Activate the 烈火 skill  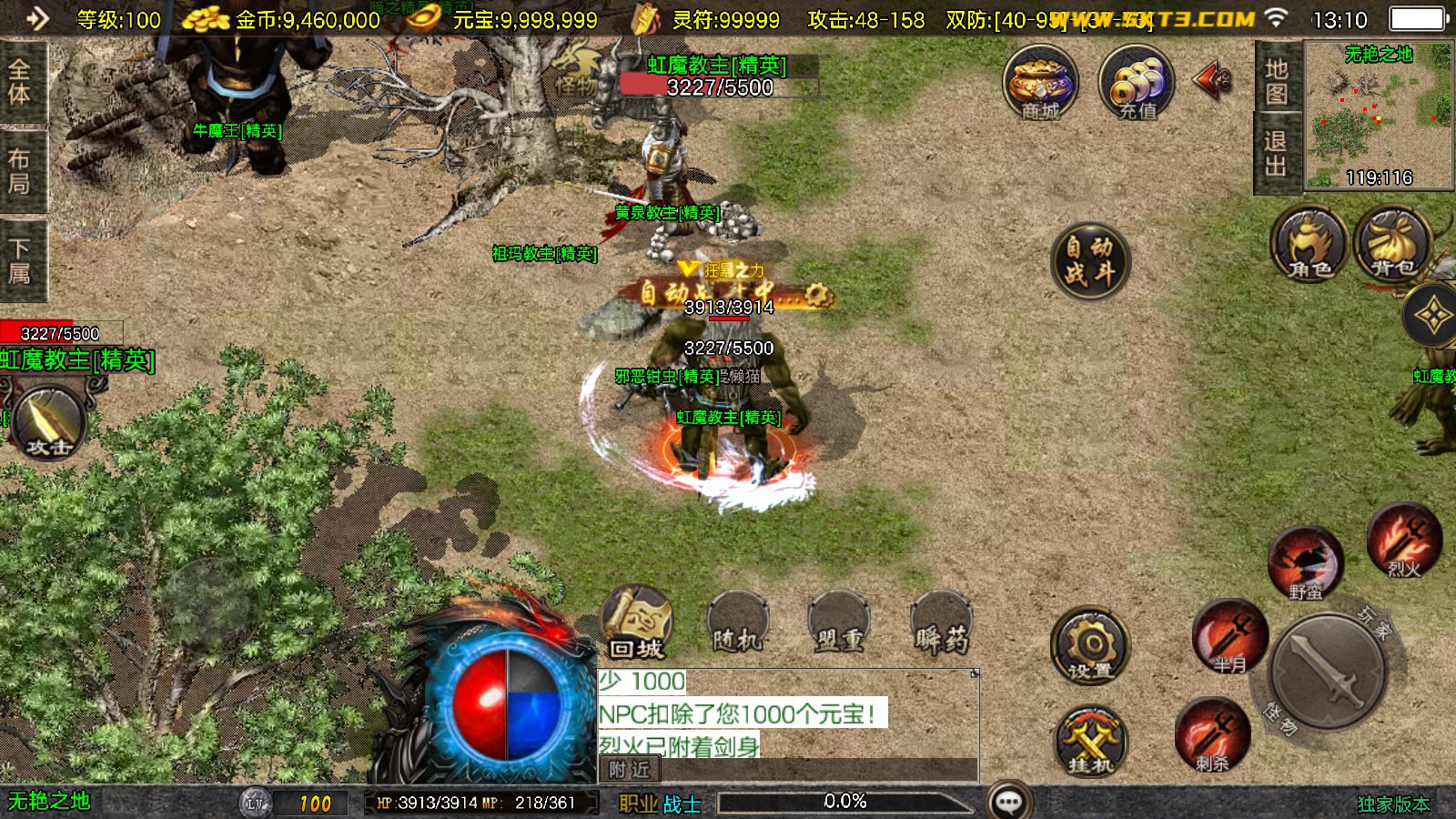[1404, 541]
